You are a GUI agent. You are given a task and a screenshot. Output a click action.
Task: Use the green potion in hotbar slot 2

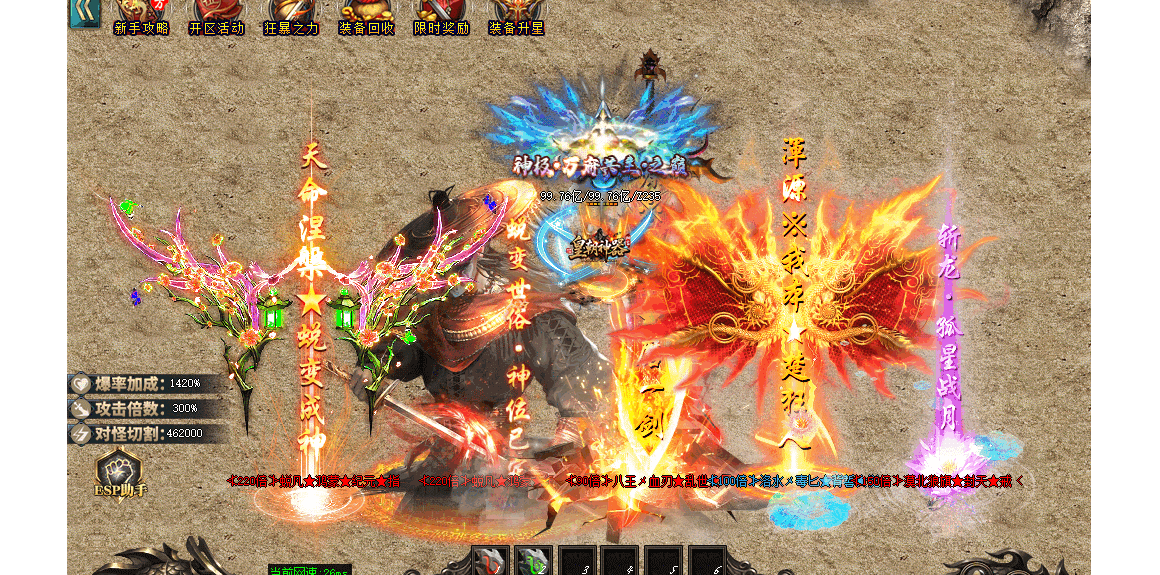coord(533,562)
